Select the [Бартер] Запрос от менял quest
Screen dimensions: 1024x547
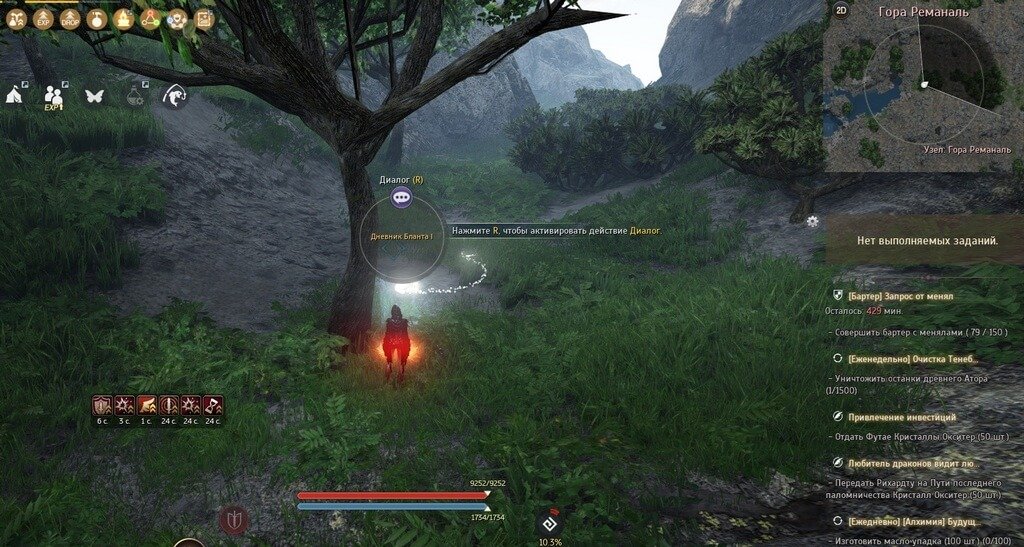[900, 296]
